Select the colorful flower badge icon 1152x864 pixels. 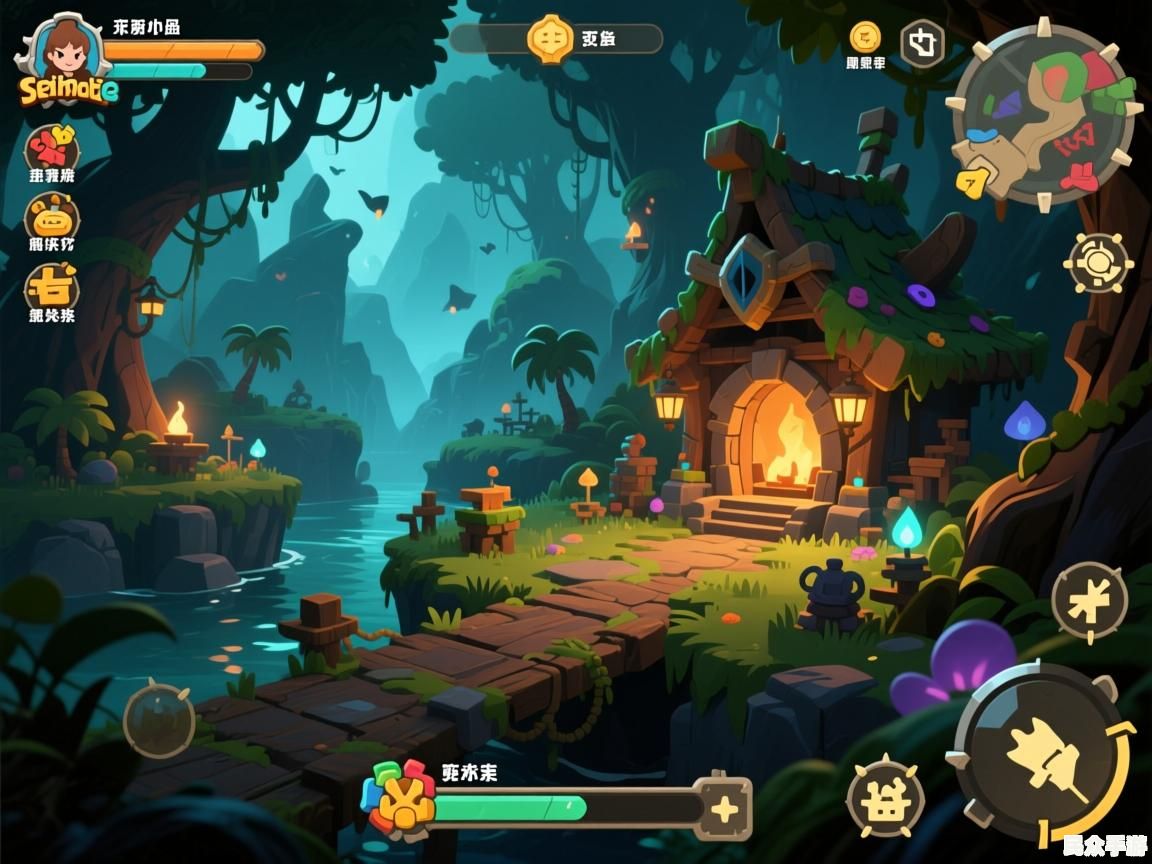tap(401, 798)
